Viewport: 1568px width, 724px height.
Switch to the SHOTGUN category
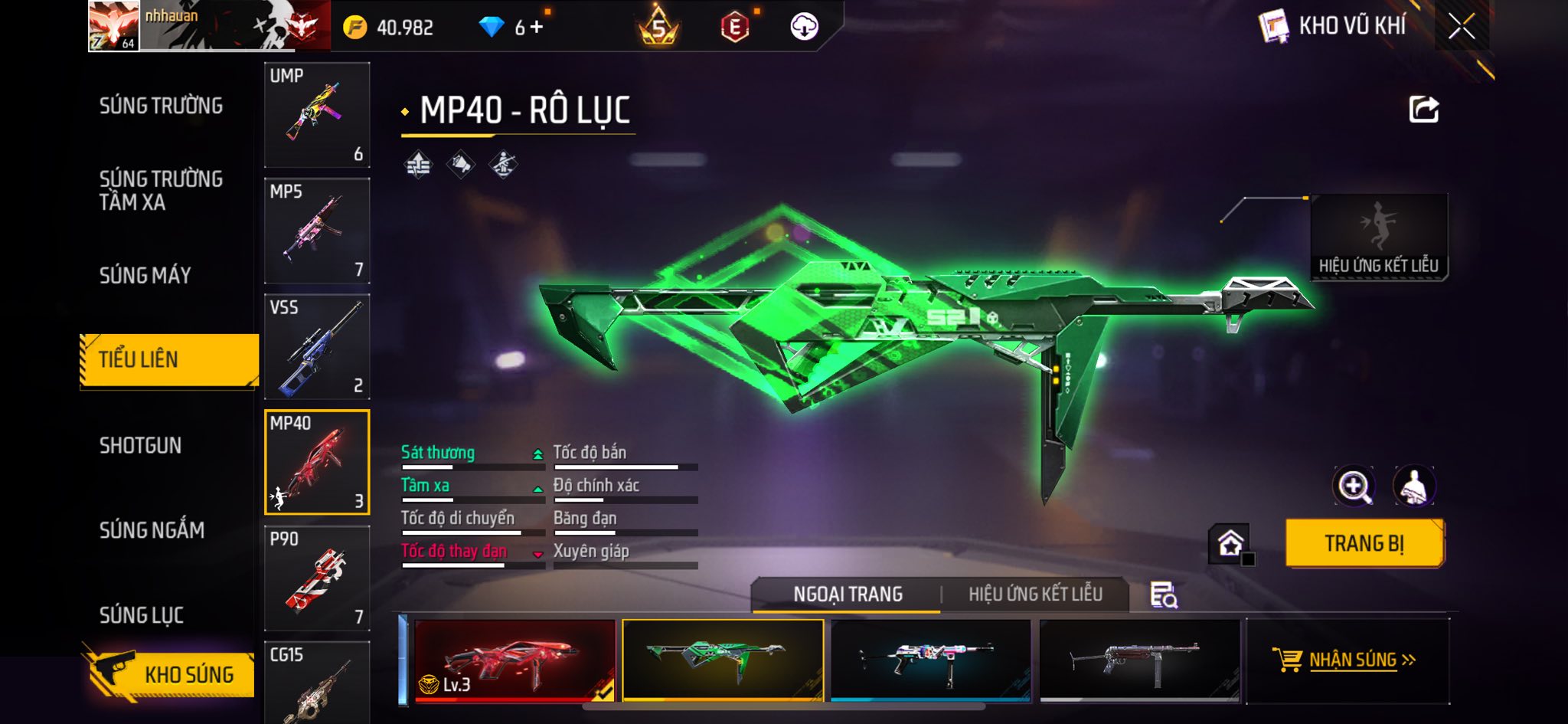[140, 445]
